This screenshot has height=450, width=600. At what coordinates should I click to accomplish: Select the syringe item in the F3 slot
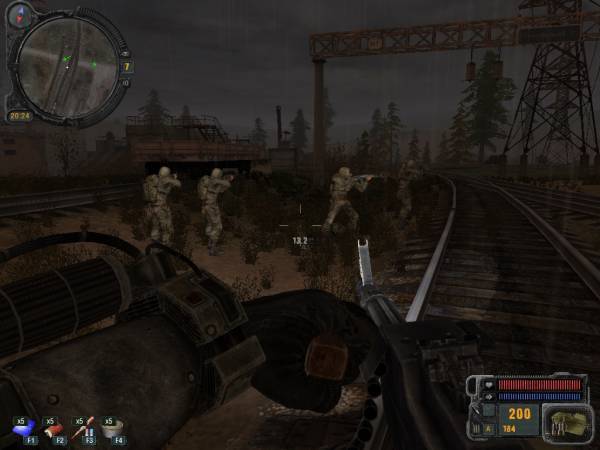click(88, 428)
